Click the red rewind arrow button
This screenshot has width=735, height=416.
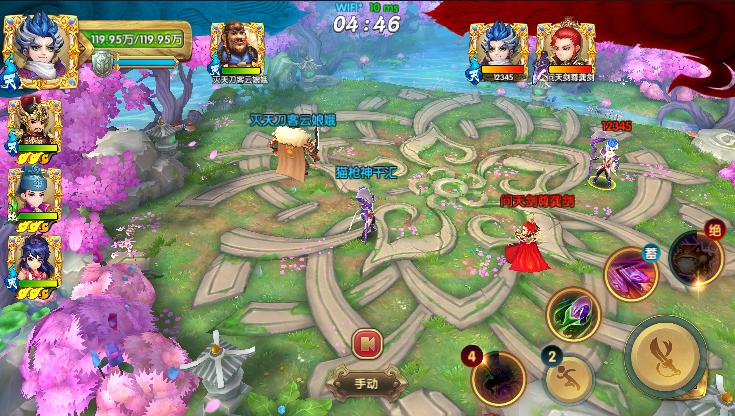pos(367,343)
